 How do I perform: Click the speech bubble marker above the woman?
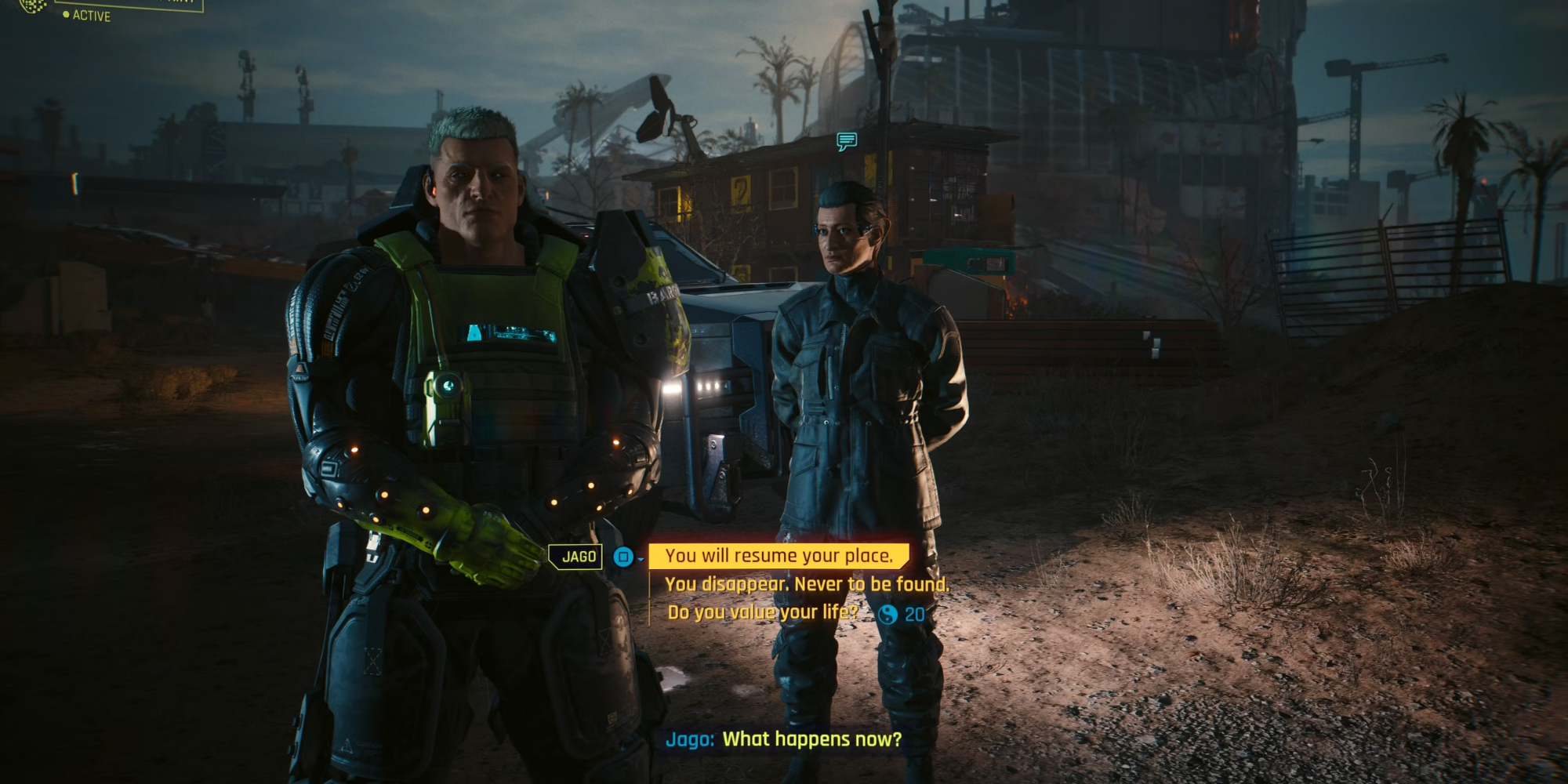(846, 141)
